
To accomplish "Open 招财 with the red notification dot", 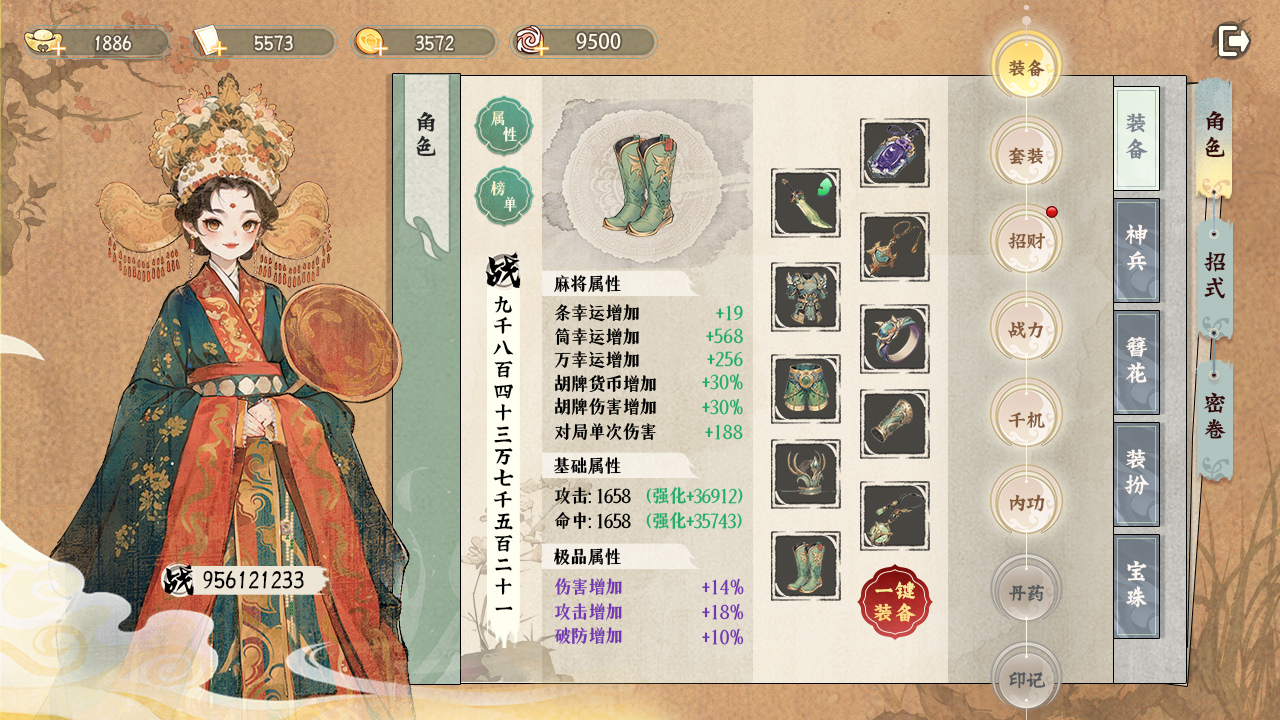I will pyautogui.click(x=1026, y=241).
